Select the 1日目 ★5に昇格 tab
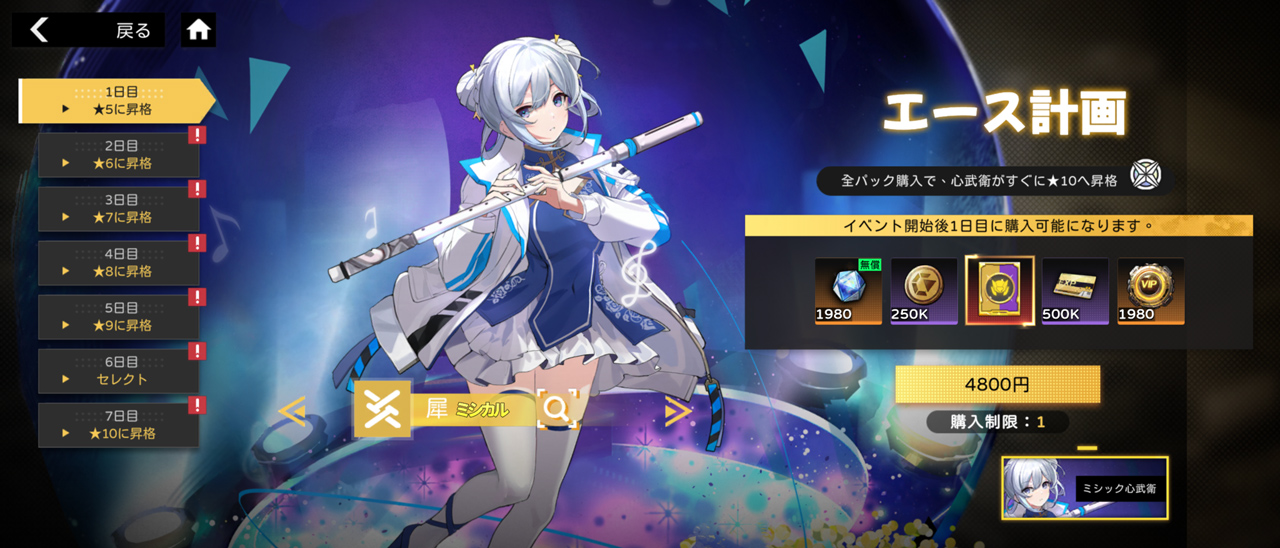 pos(117,101)
